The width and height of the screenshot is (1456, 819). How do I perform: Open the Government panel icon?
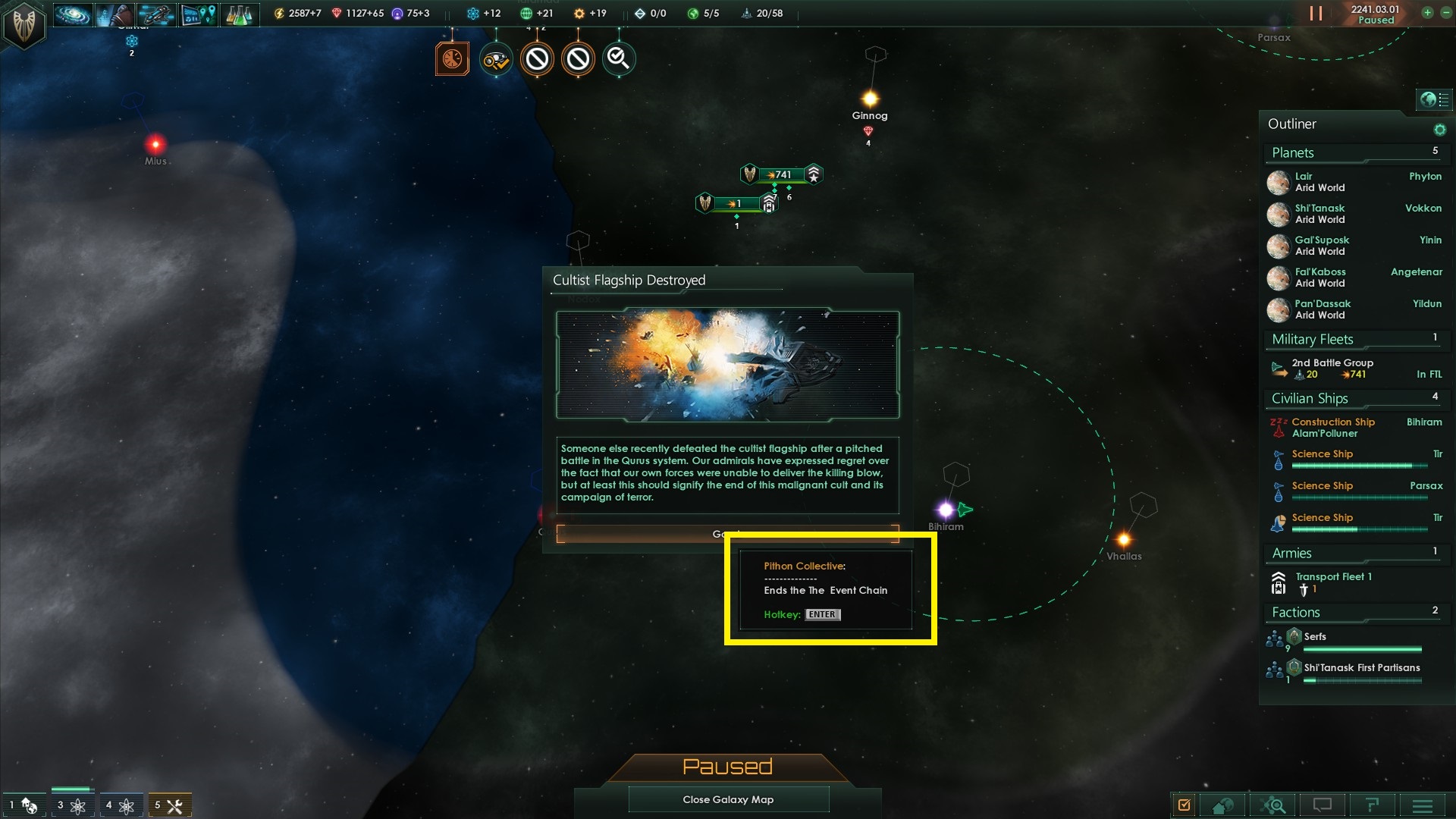(115, 14)
